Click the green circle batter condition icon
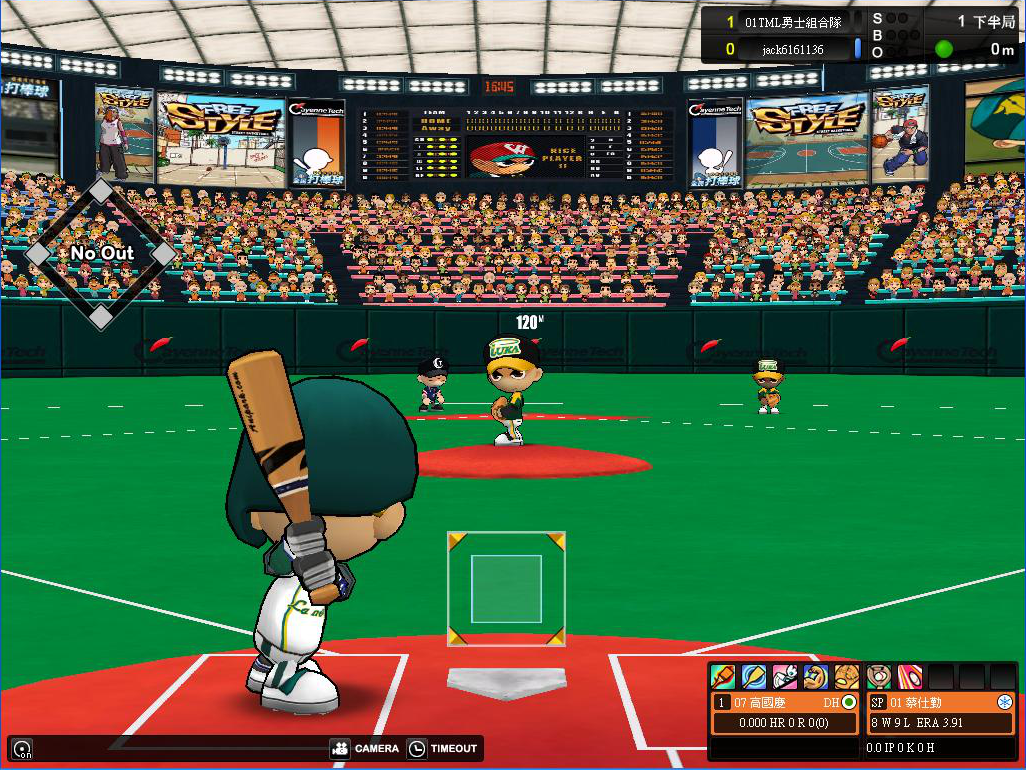The image size is (1026, 770). click(849, 702)
